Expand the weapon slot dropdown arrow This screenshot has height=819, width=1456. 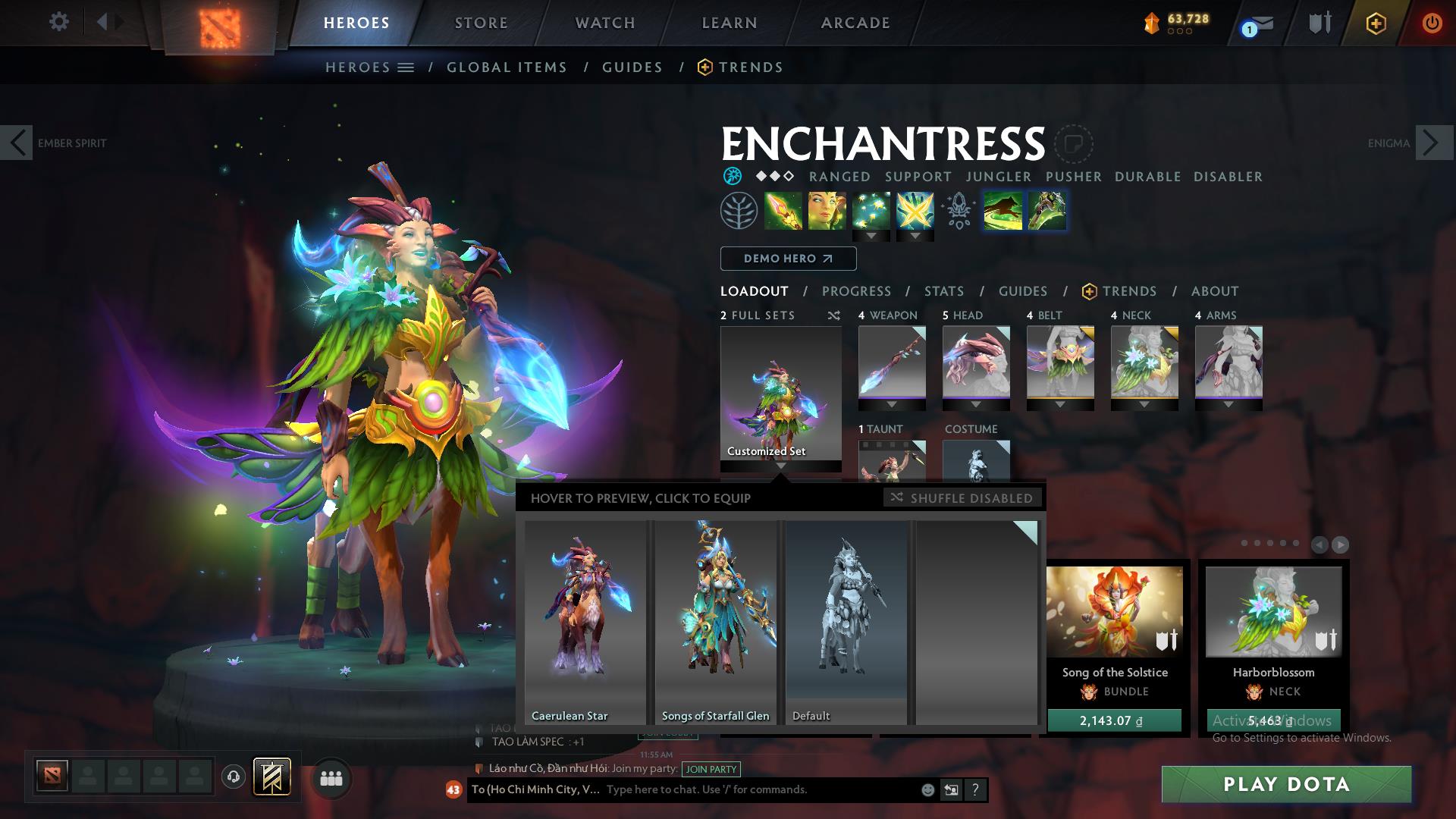[892, 405]
